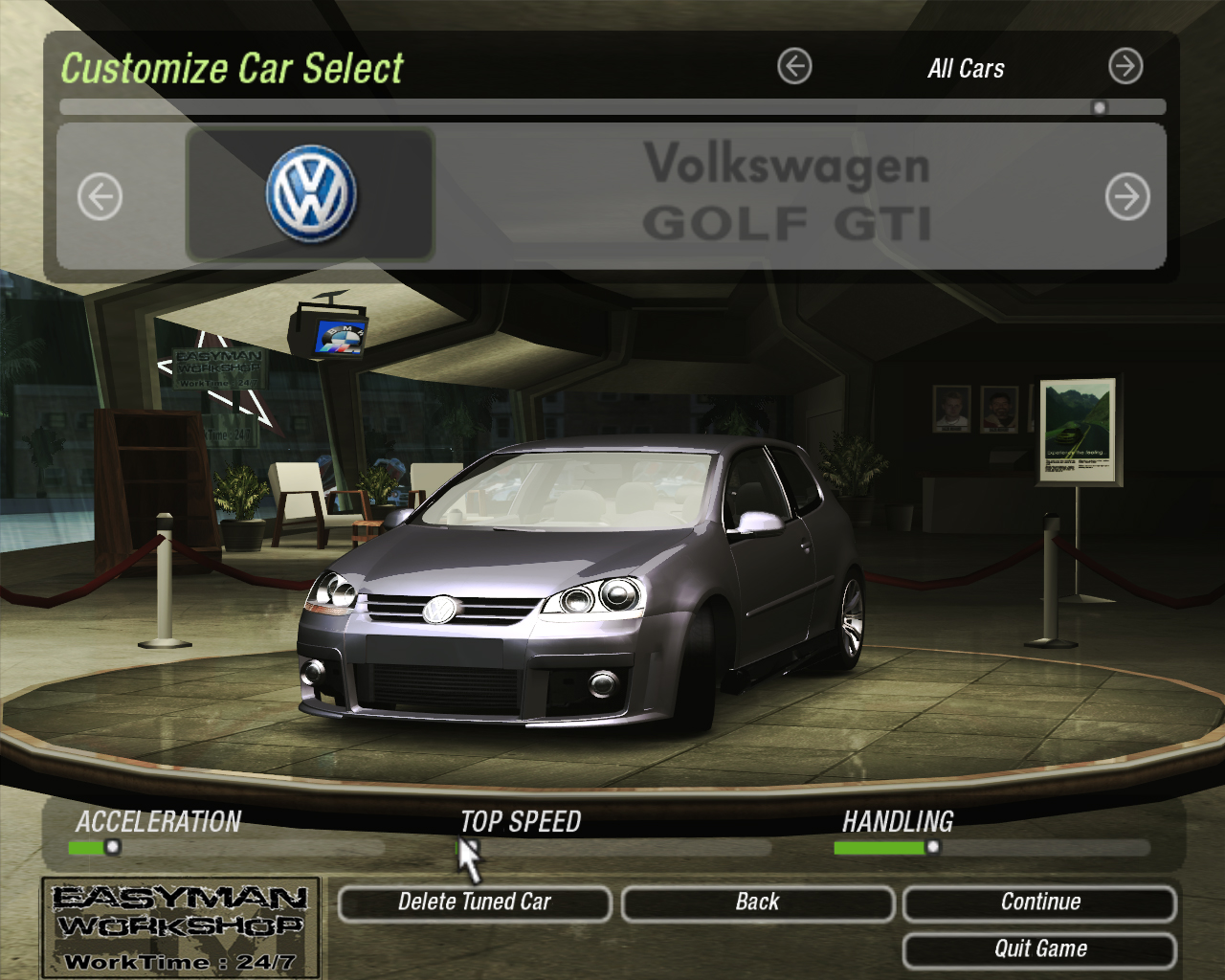Click the right arrow beside All Cars
1225x980 pixels.
[x=1125, y=66]
